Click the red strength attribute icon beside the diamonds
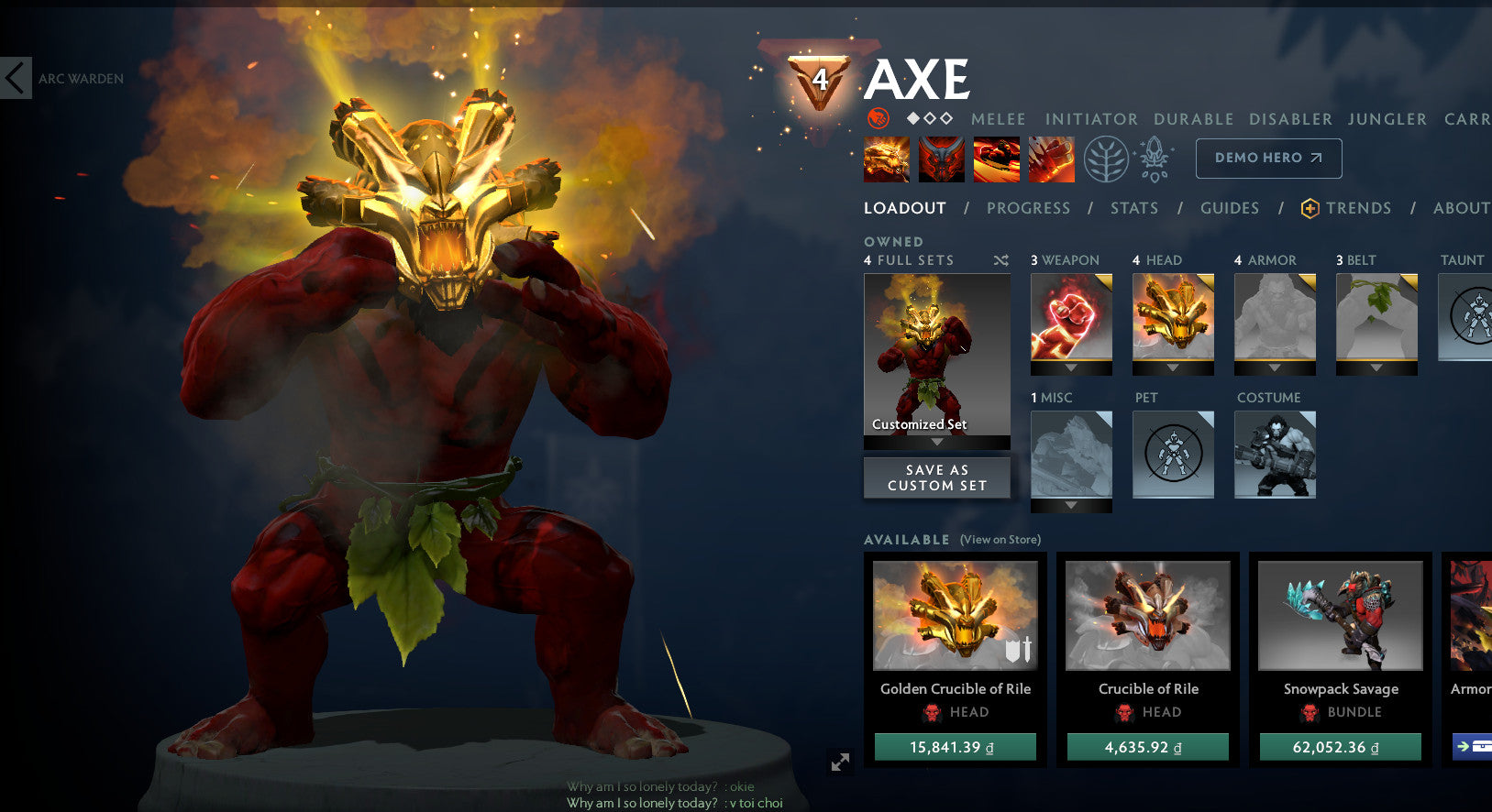 [878, 119]
